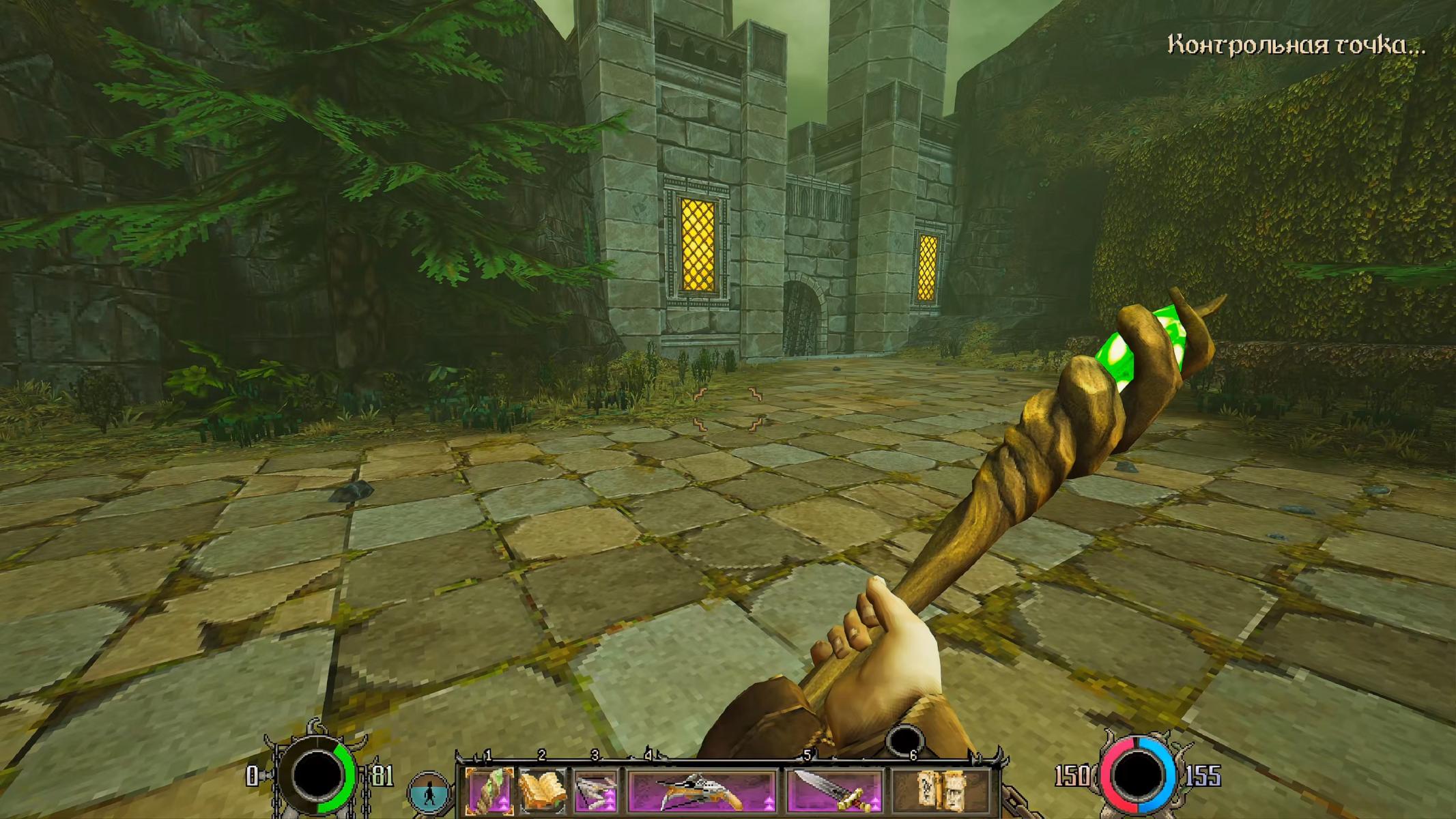Equip the bone claw weapon in slot 3
The image size is (1456, 819).
click(x=596, y=791)
